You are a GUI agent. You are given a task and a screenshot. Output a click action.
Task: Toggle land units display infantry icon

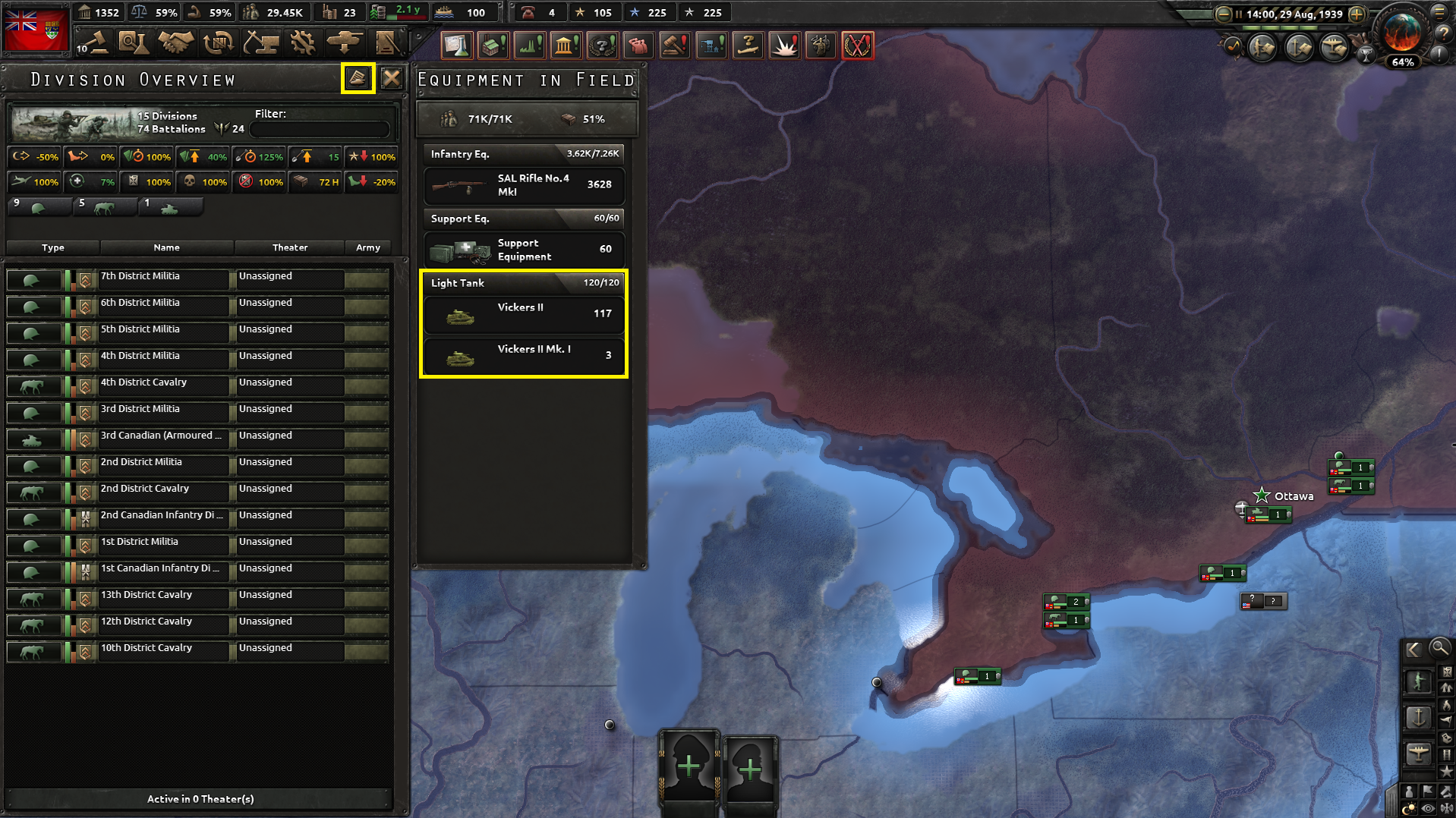click(x=1418, y=681)
